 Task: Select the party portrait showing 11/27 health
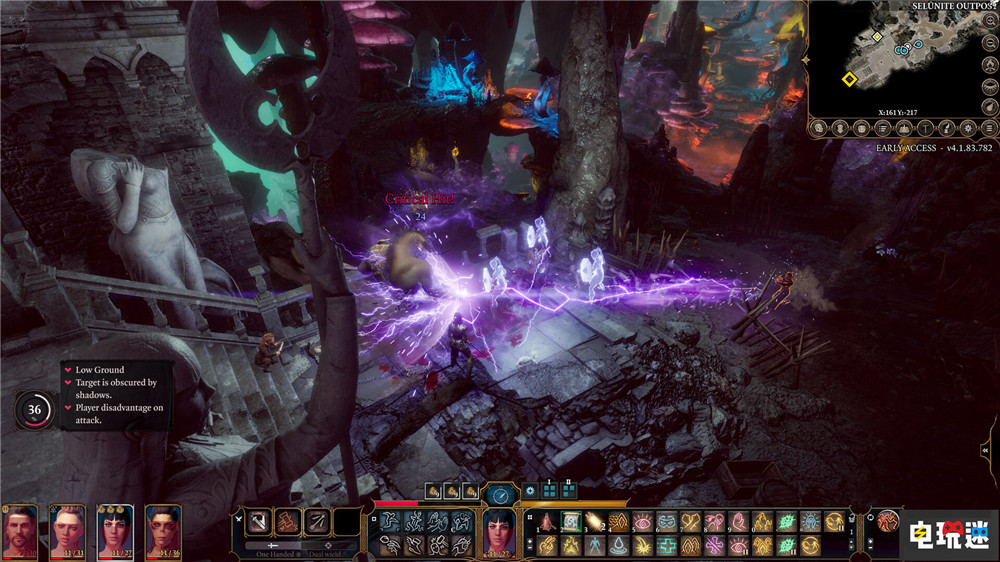point(115,530)
